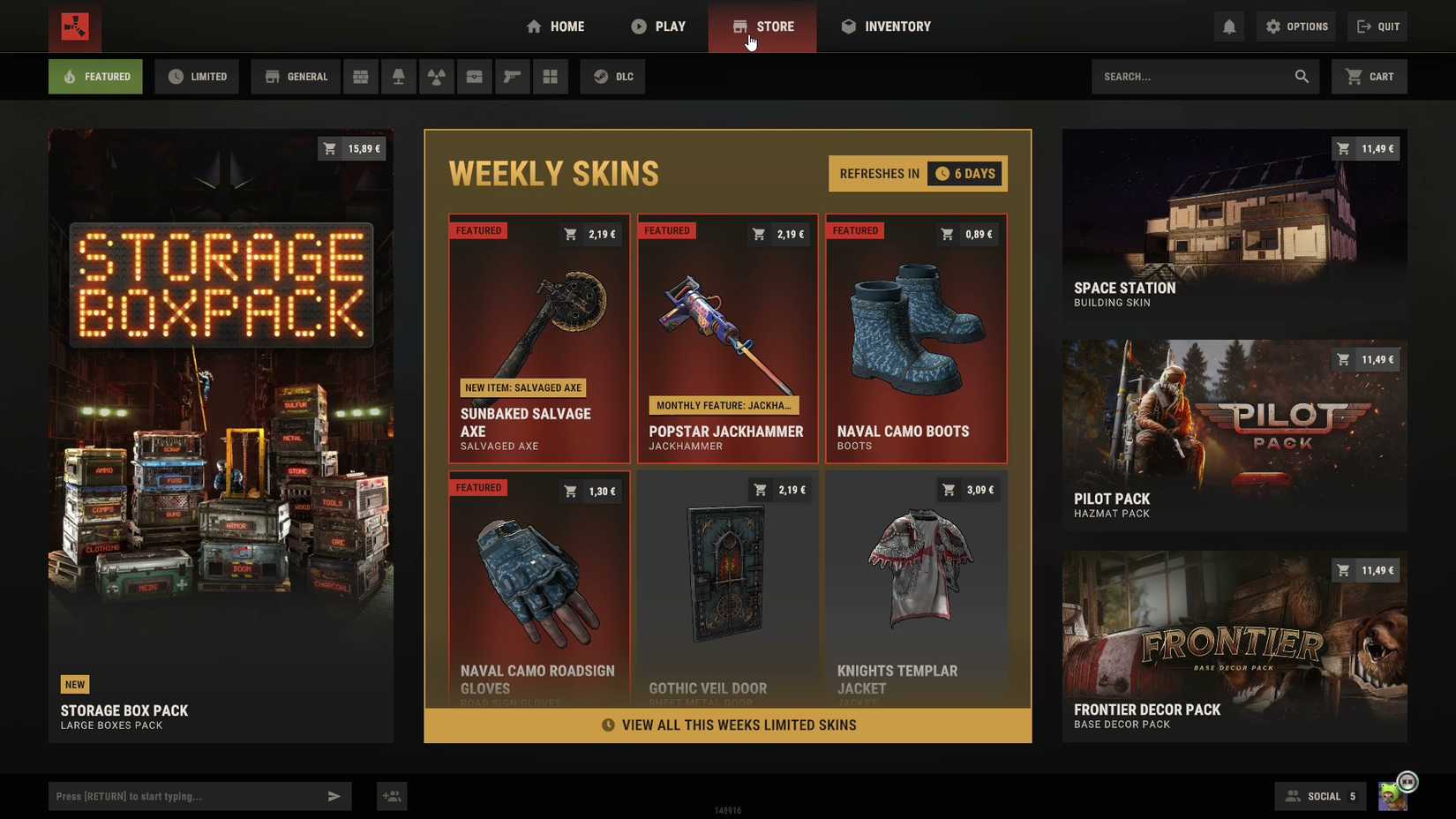Open the notifications bell
The height and width of the screenshot is (819, 1456).
tap(1230, 26)
